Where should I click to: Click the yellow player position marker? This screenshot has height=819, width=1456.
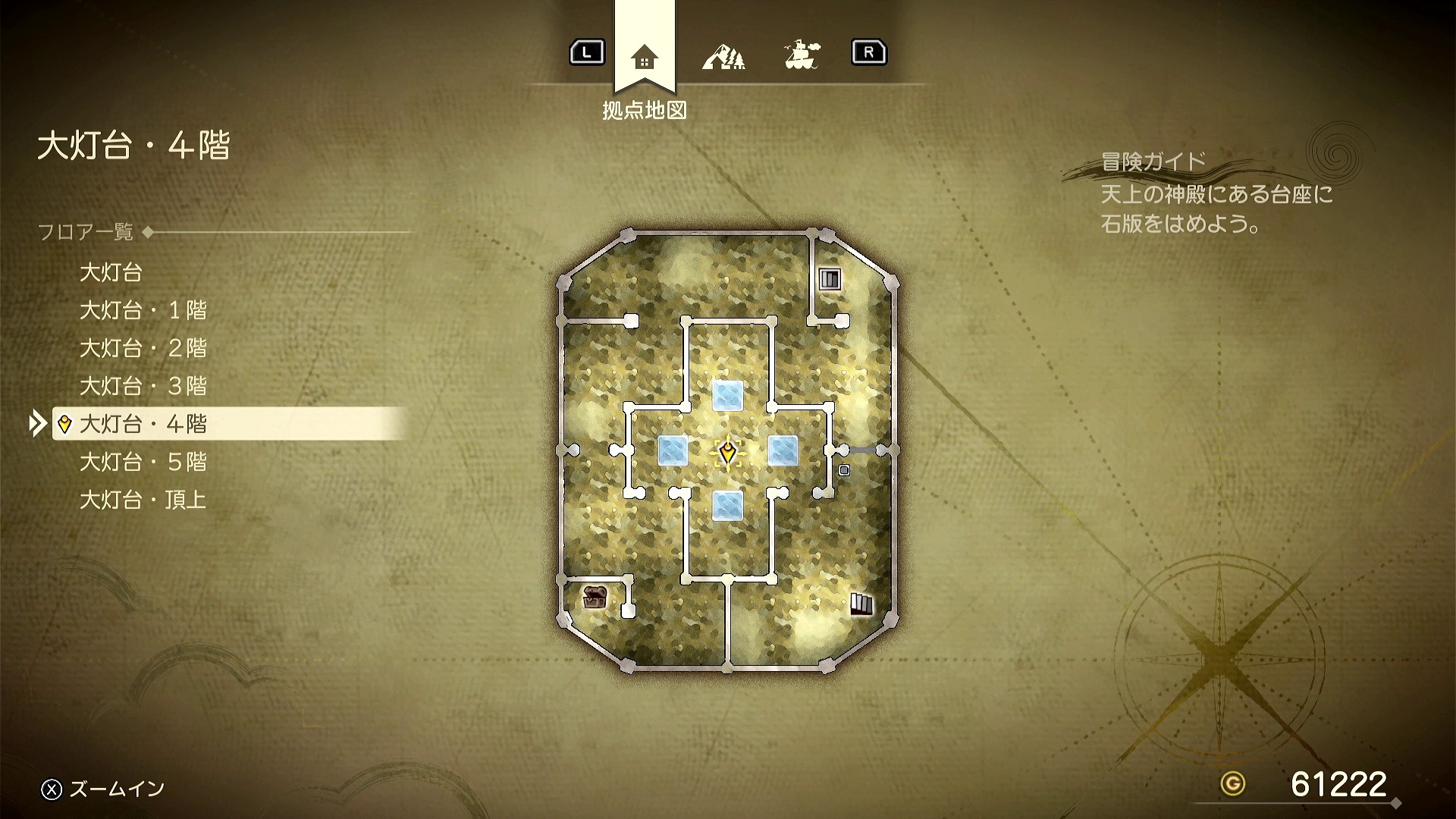[x=728, y=453]
